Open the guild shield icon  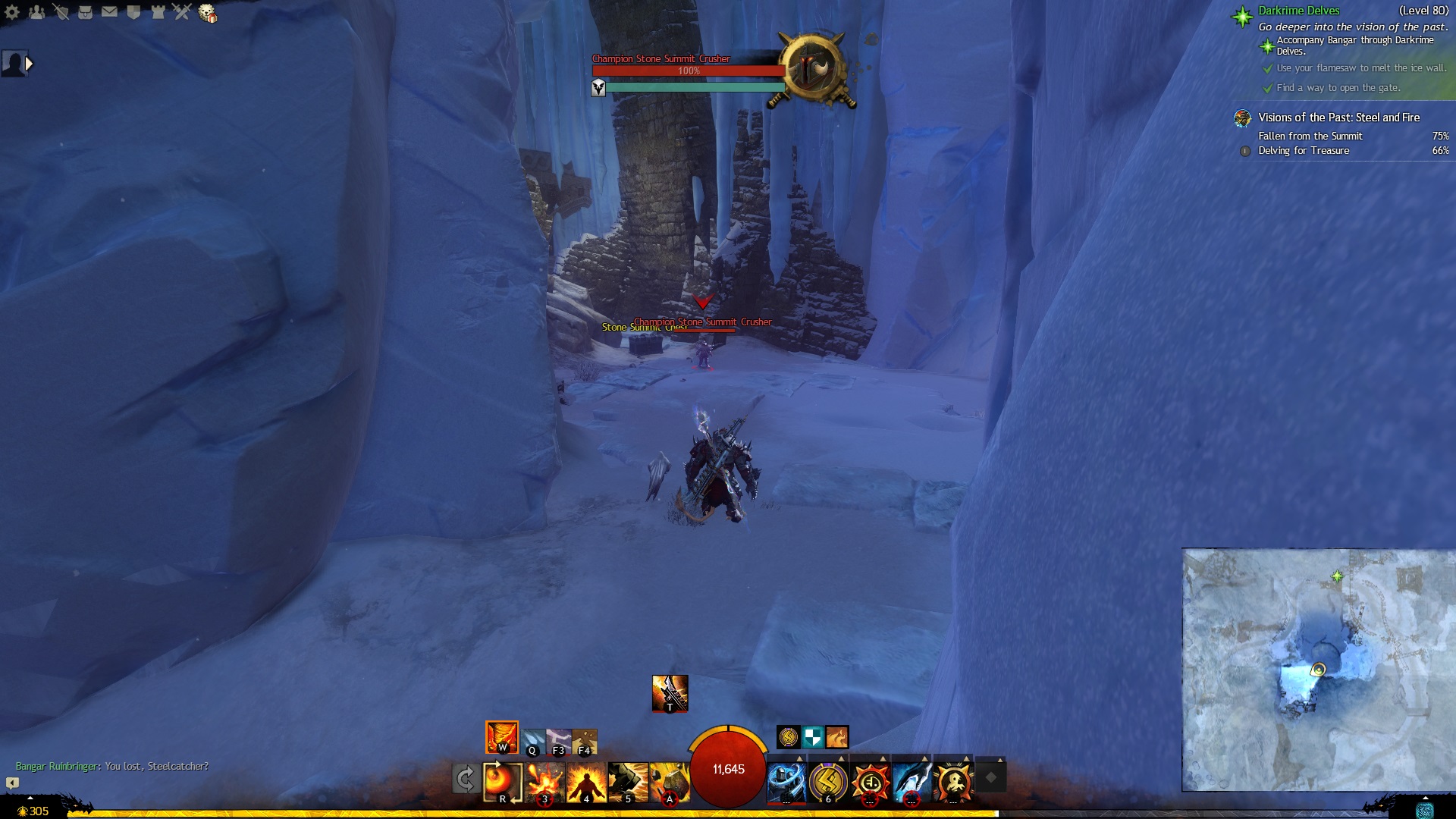pyautogui.click(x=133, y=12)
